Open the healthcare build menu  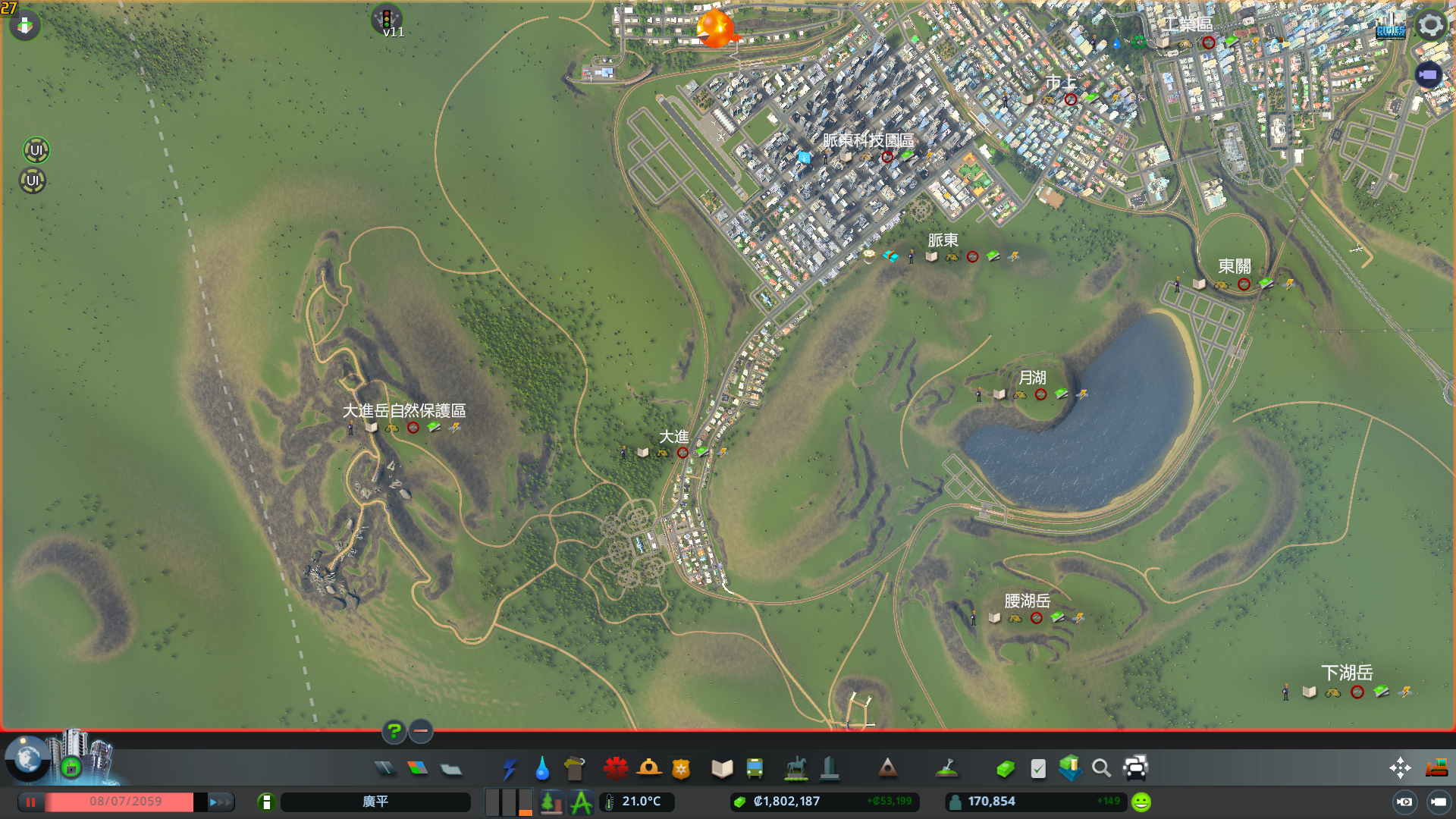(x=615, y=769)
